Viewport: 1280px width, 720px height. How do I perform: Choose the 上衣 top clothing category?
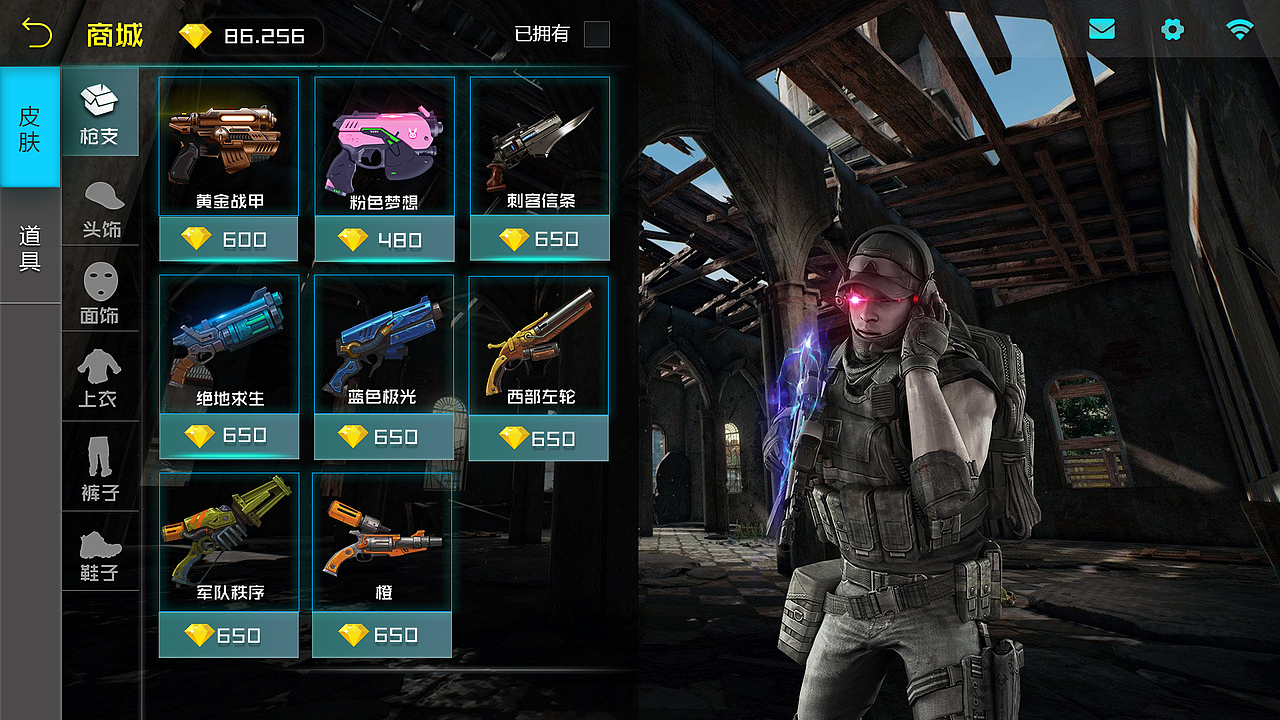point(100,377)
